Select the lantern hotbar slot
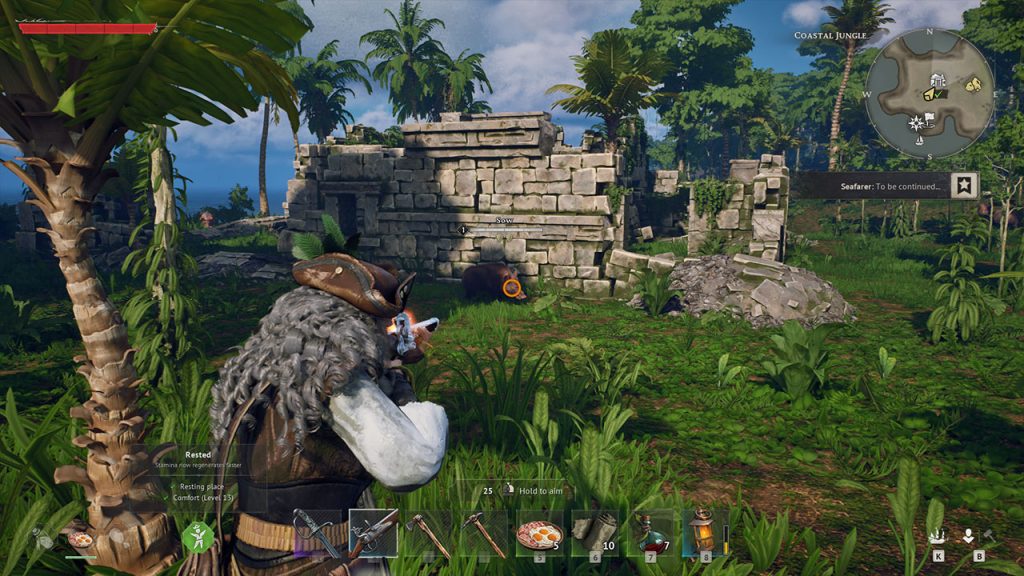 pos(705,531)
